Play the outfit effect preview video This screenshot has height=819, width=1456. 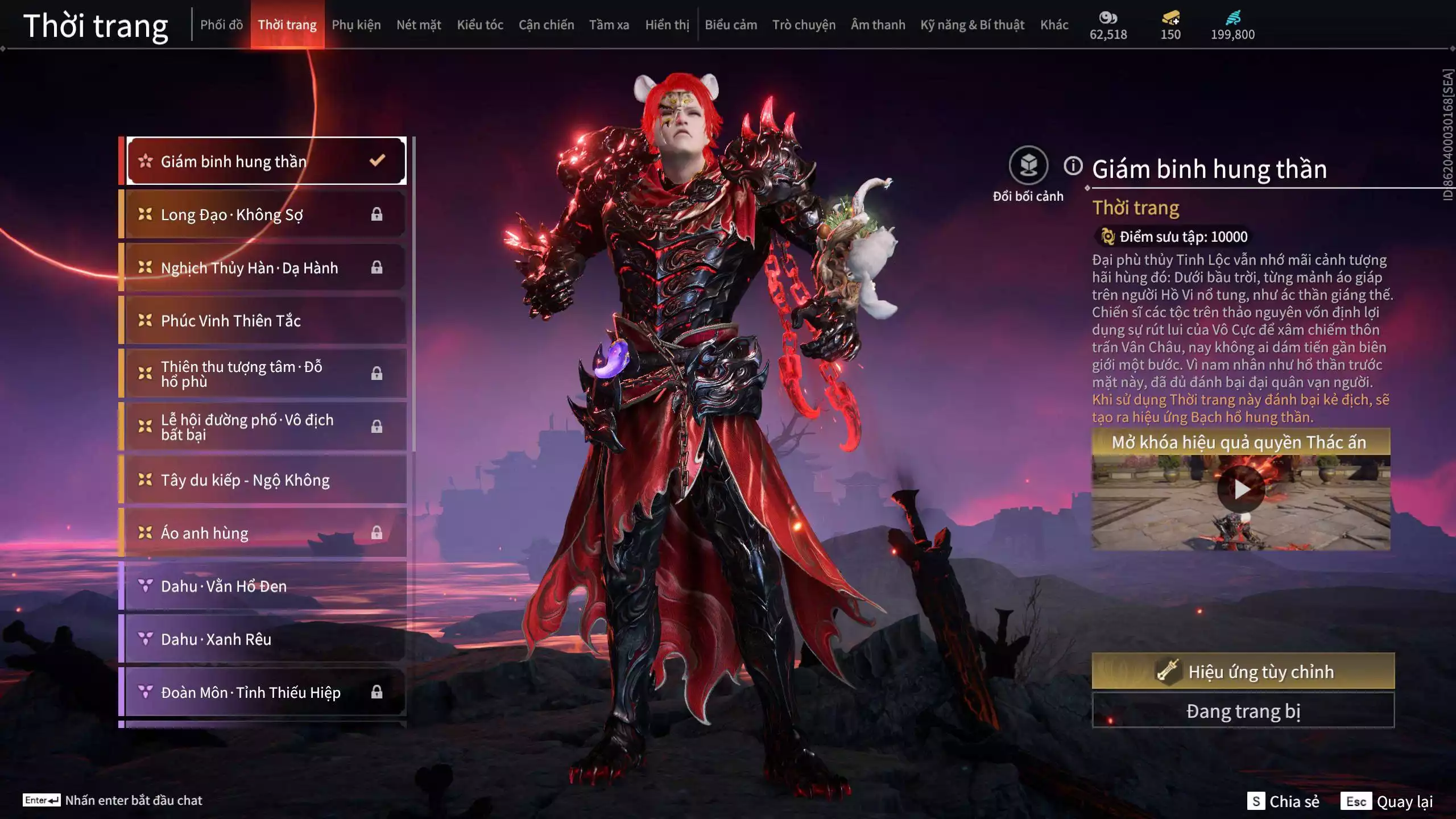click(x=1240, y=489)
